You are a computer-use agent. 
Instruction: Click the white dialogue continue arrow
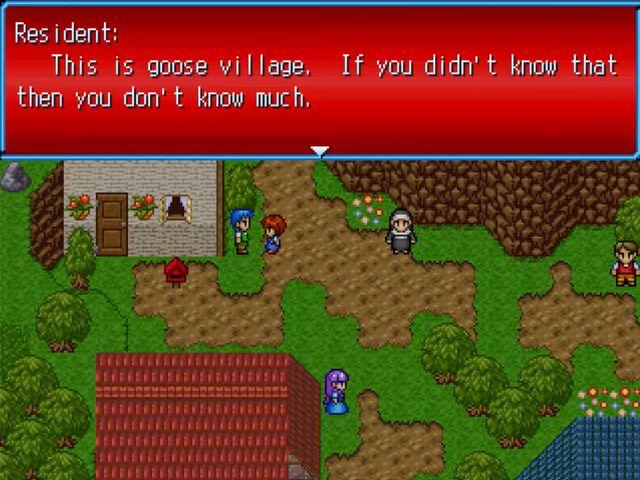pos(319,152)
